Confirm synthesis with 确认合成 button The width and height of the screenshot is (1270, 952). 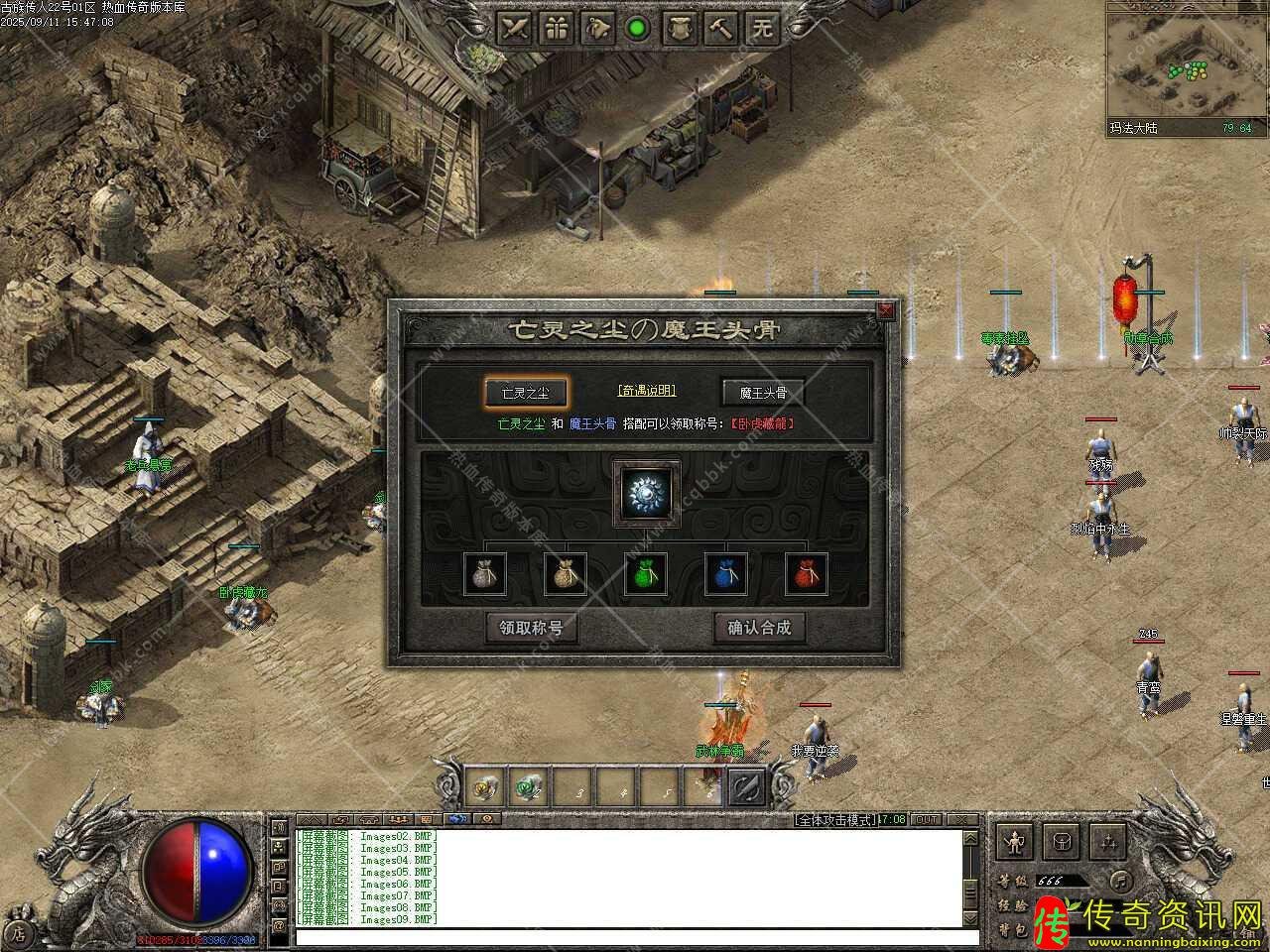pyautogui.click(x=759, y=628)
